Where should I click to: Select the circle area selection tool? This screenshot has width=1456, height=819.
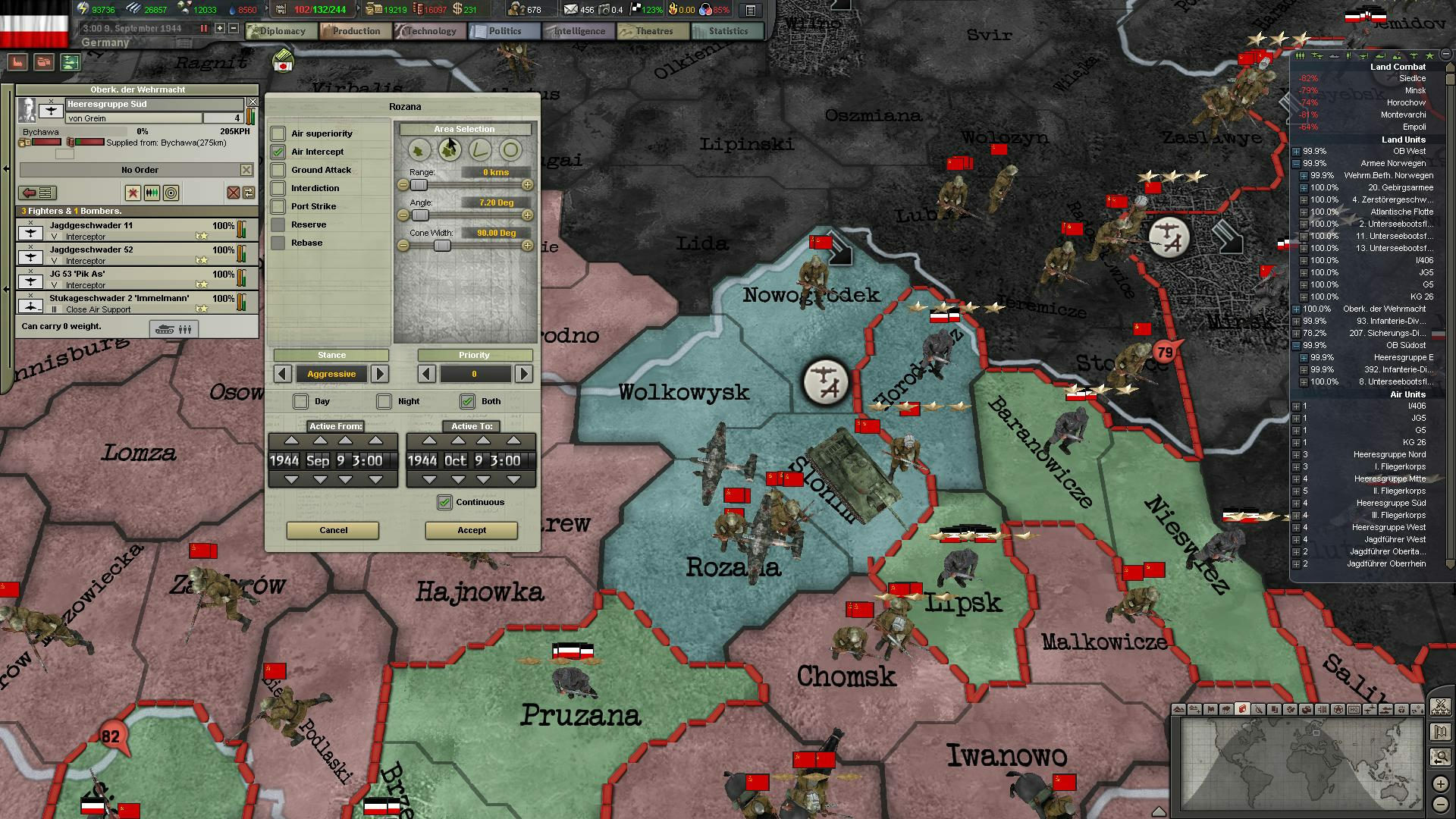point(510,150)
